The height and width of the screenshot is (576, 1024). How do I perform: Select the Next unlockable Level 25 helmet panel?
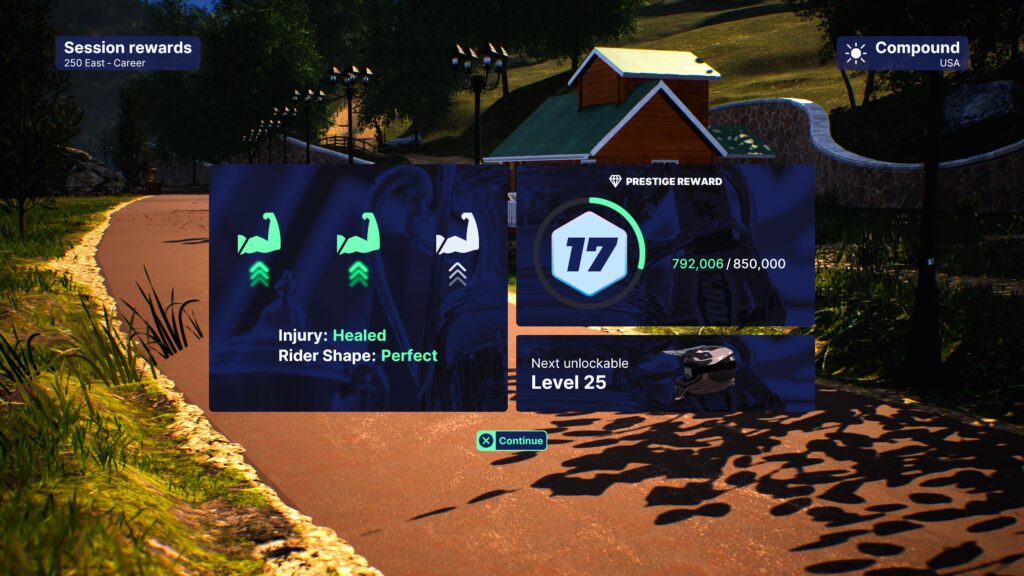pos(664,373)
